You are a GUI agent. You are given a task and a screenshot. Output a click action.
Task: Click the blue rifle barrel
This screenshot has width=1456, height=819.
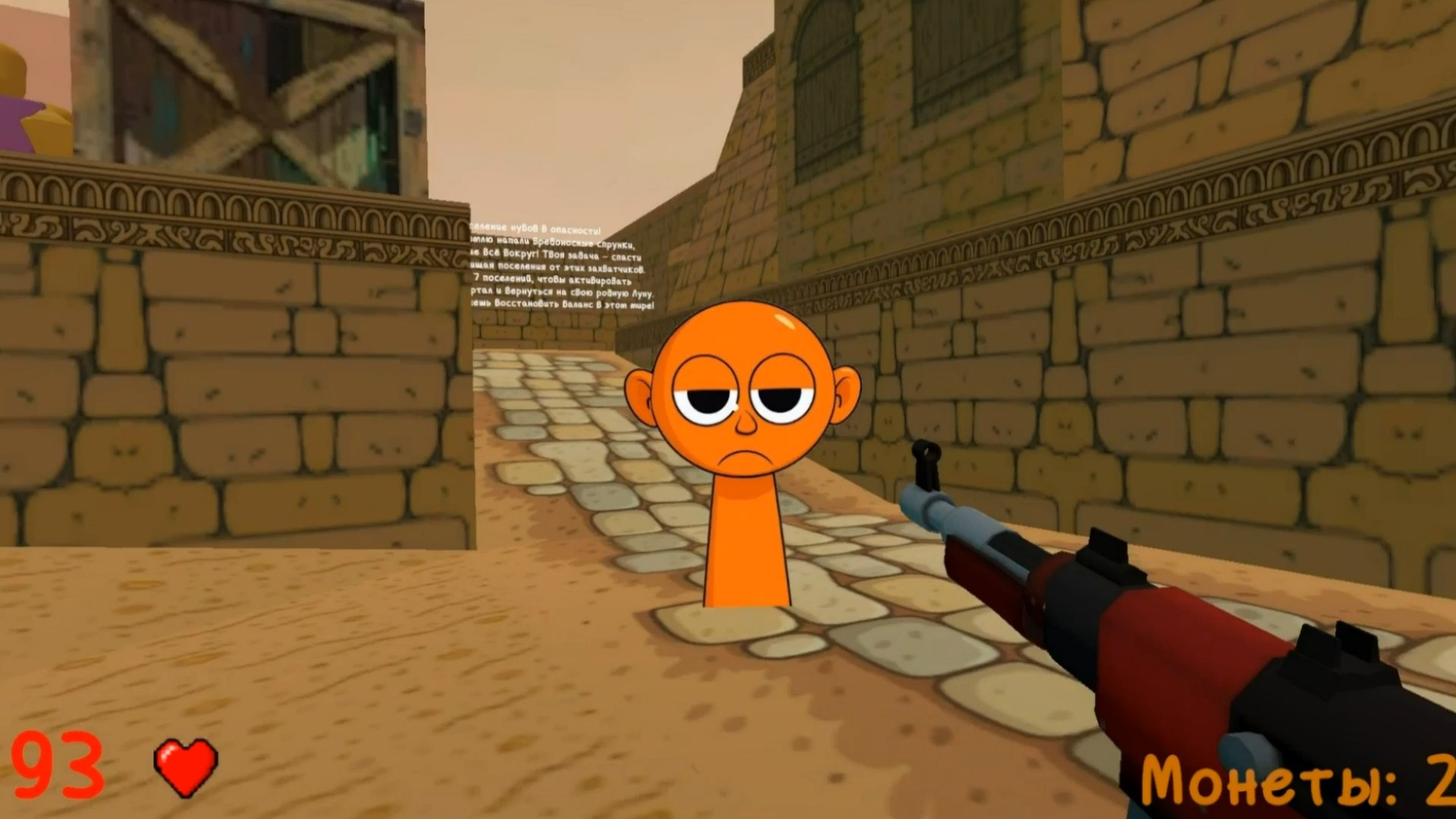pyautogui.click(x=963, y=519)
